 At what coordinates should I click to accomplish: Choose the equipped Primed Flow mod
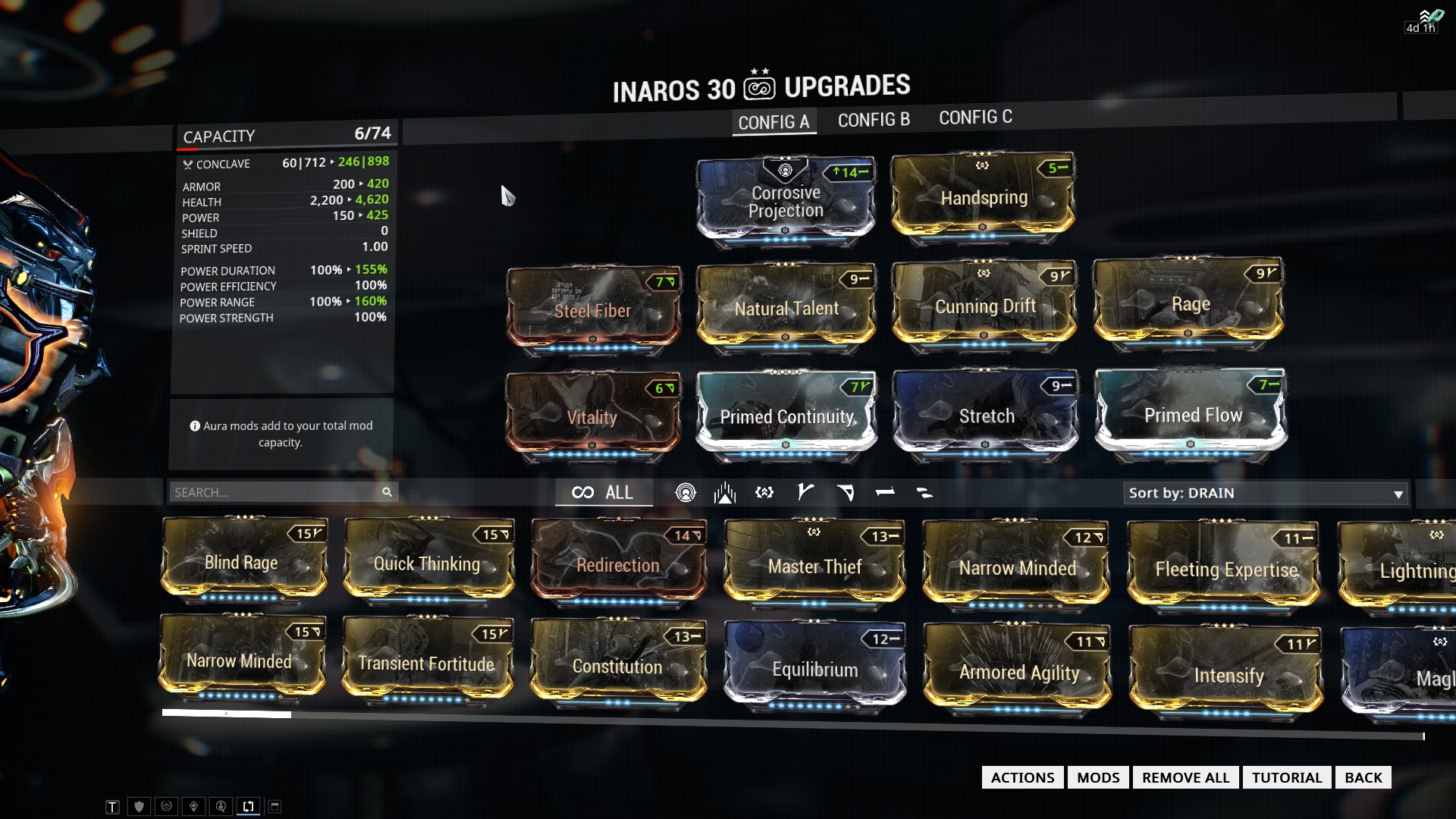[x=1192, y=416]
